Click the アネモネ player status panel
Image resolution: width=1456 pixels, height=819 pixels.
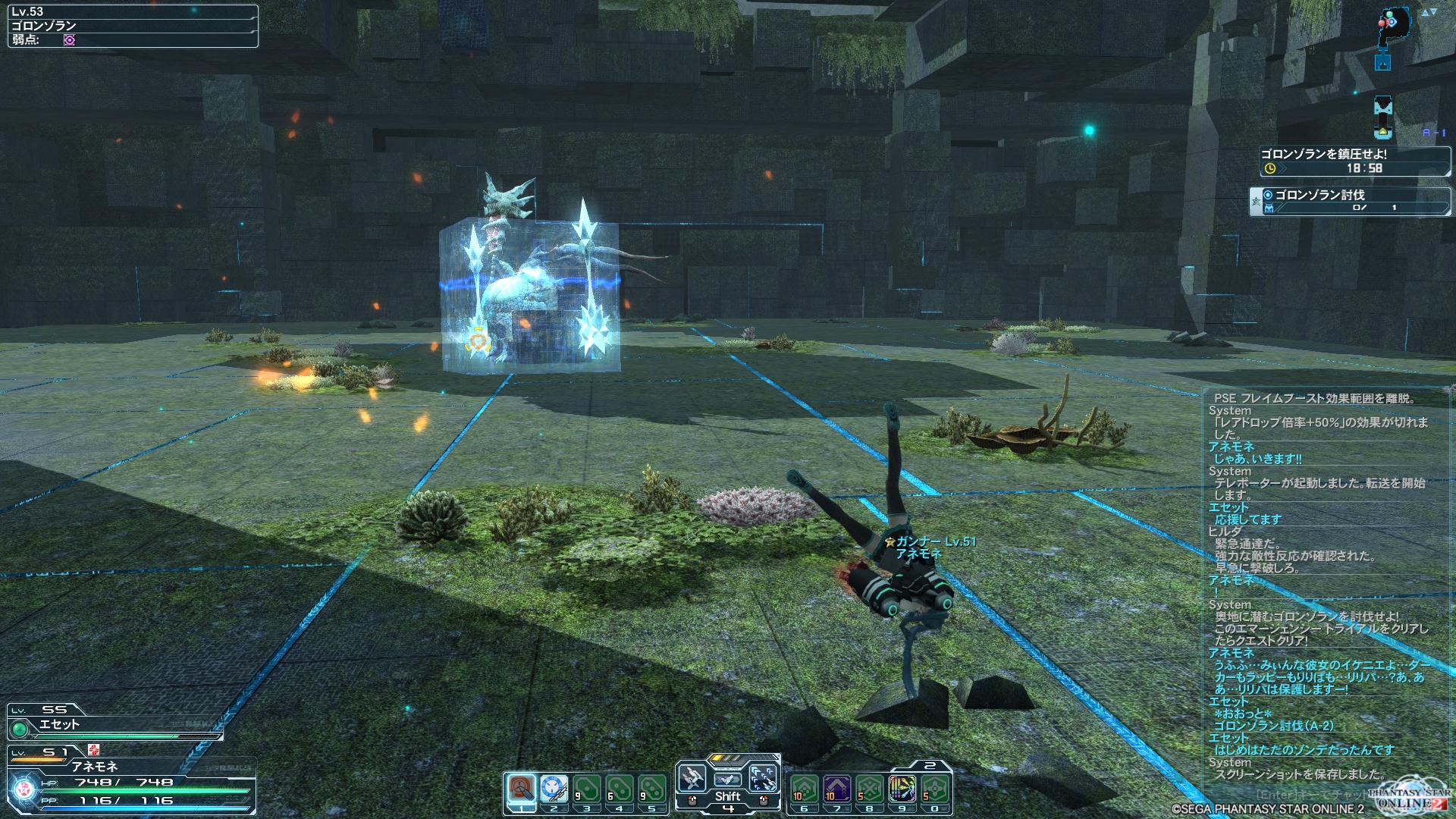[130, 781]
